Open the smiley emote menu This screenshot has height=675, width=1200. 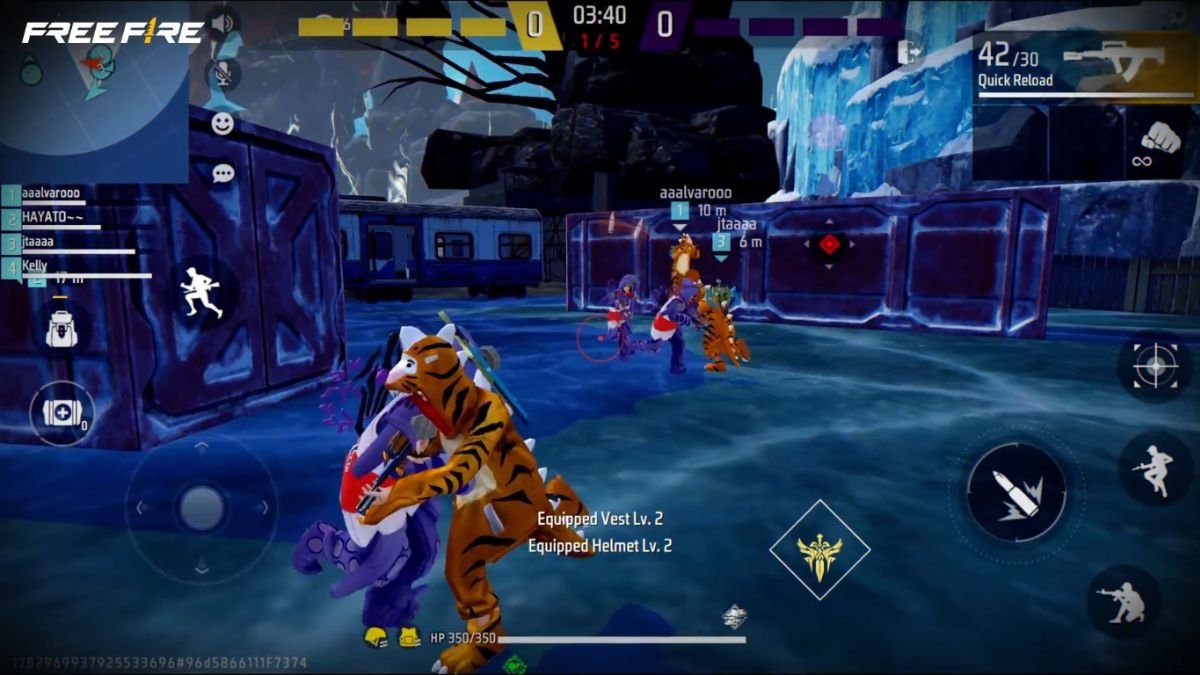tap(223, 124)
